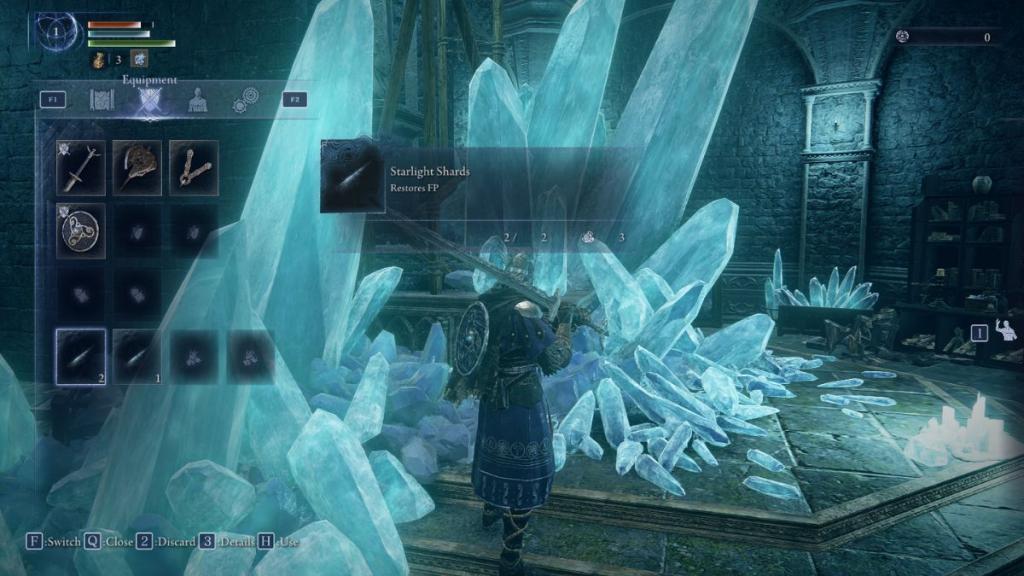
Task: Select the crossed swords Equipment tab
Action: tap(150, 100)
